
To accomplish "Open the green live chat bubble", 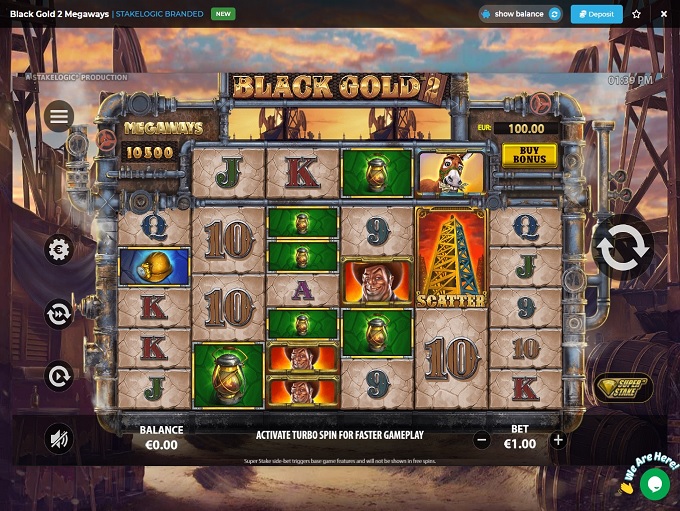I will tap(655, 485).
